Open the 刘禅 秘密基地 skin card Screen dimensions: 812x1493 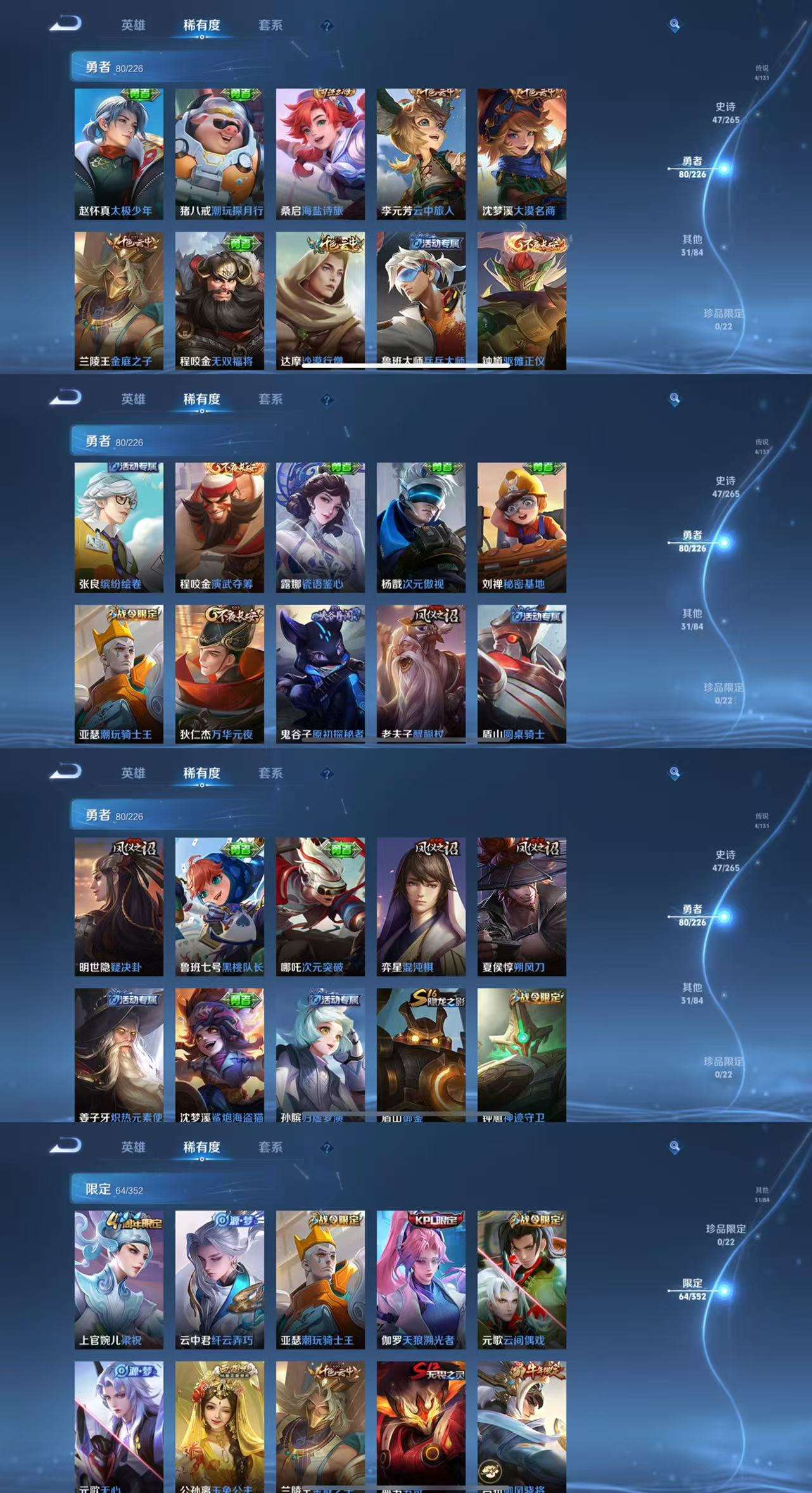[x=521, y=527]
